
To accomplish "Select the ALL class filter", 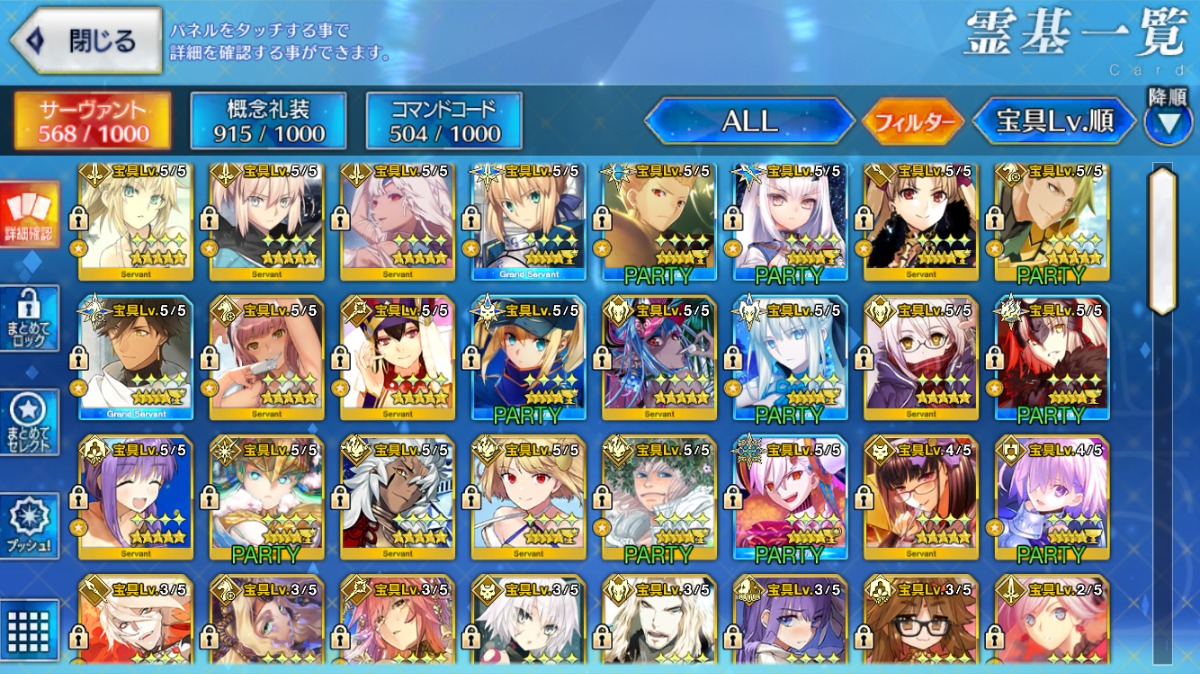I will [x=750, y=122].
